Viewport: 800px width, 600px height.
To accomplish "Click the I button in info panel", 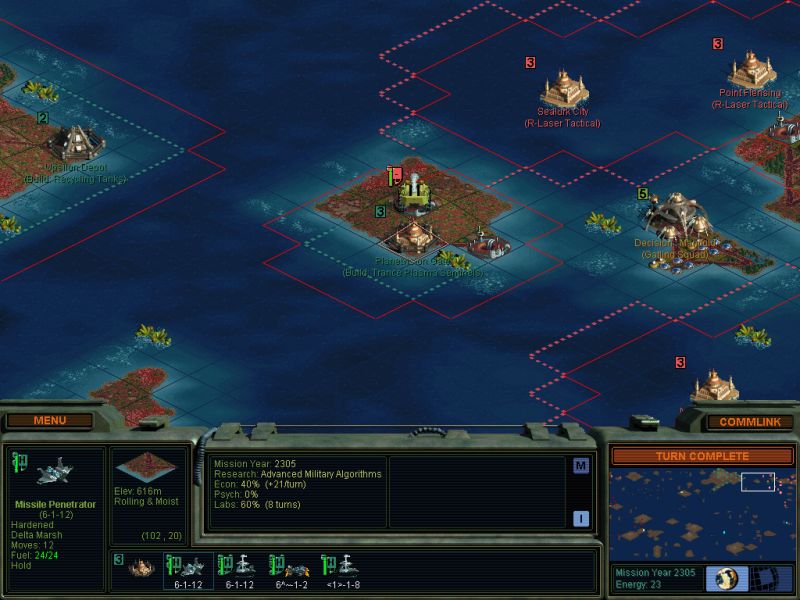I will click(580, 518).
